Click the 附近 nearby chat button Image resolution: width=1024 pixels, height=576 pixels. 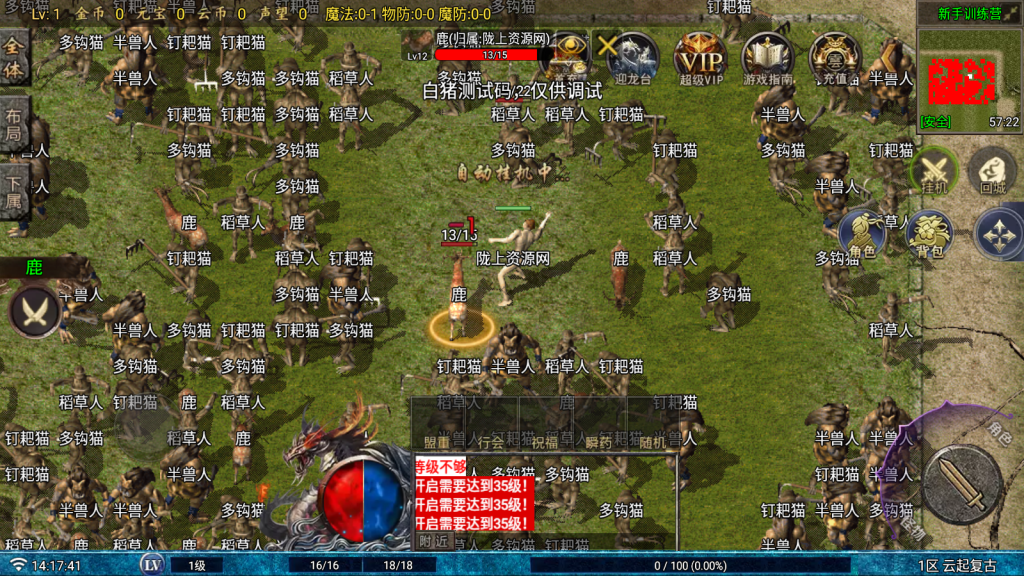click(x=433, y=540)
